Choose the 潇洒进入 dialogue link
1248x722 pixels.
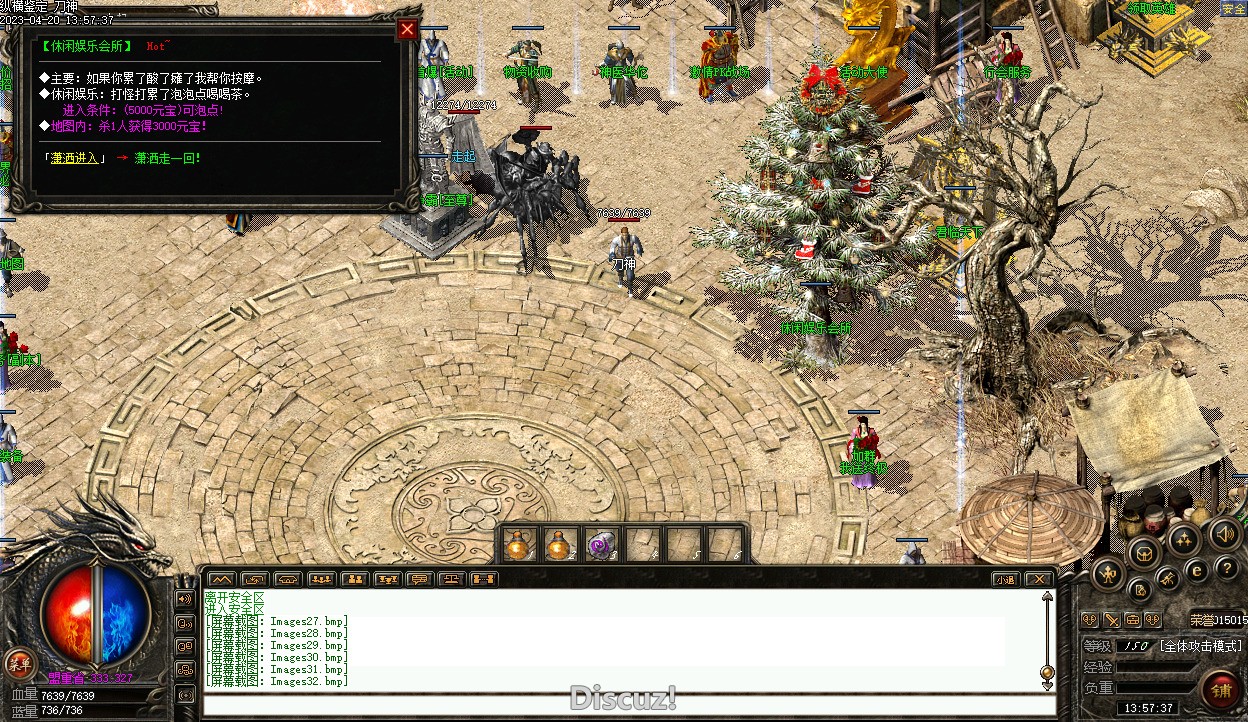75,158
